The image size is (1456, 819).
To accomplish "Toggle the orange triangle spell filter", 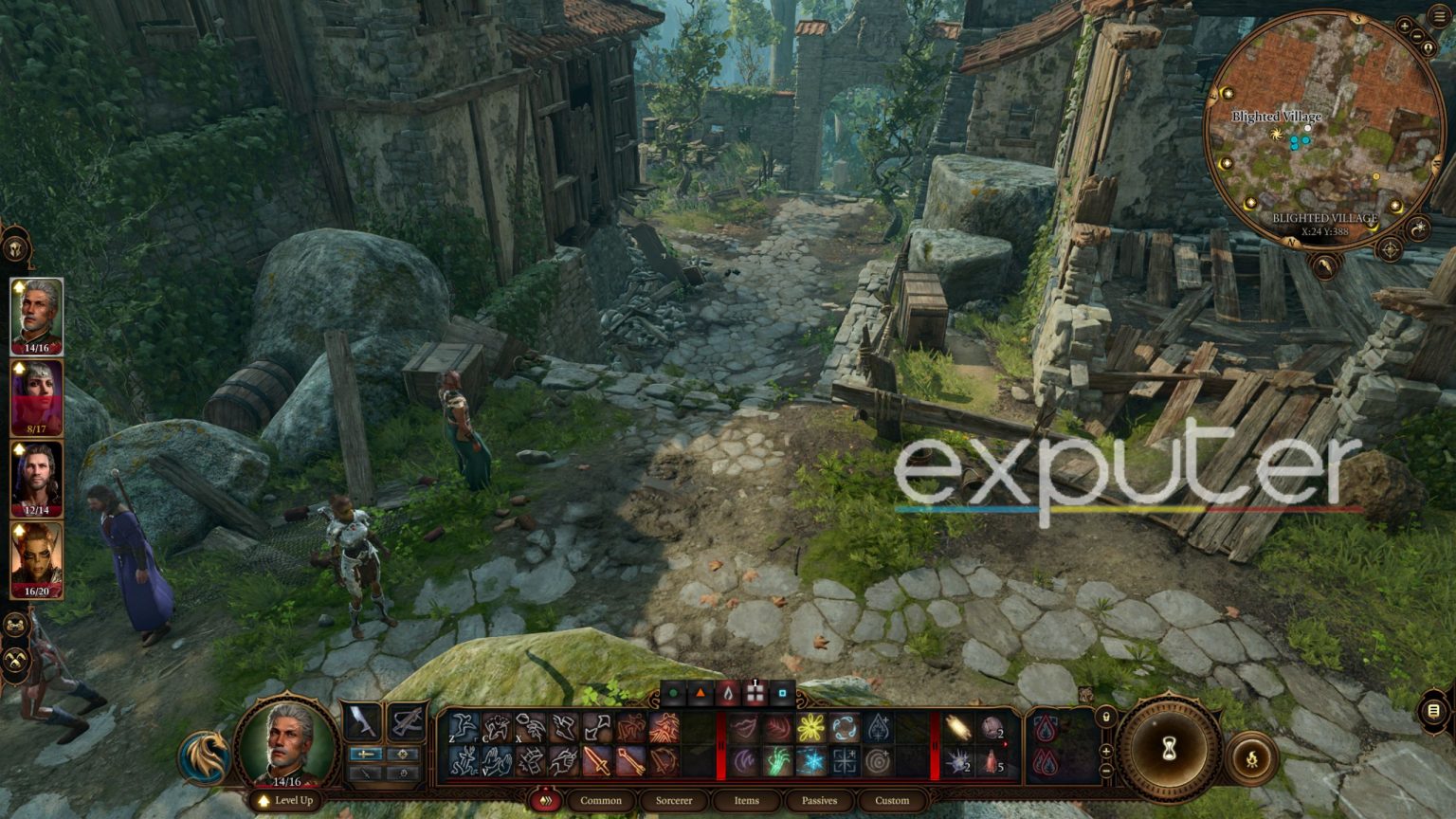I will click(x=701, y=693).
